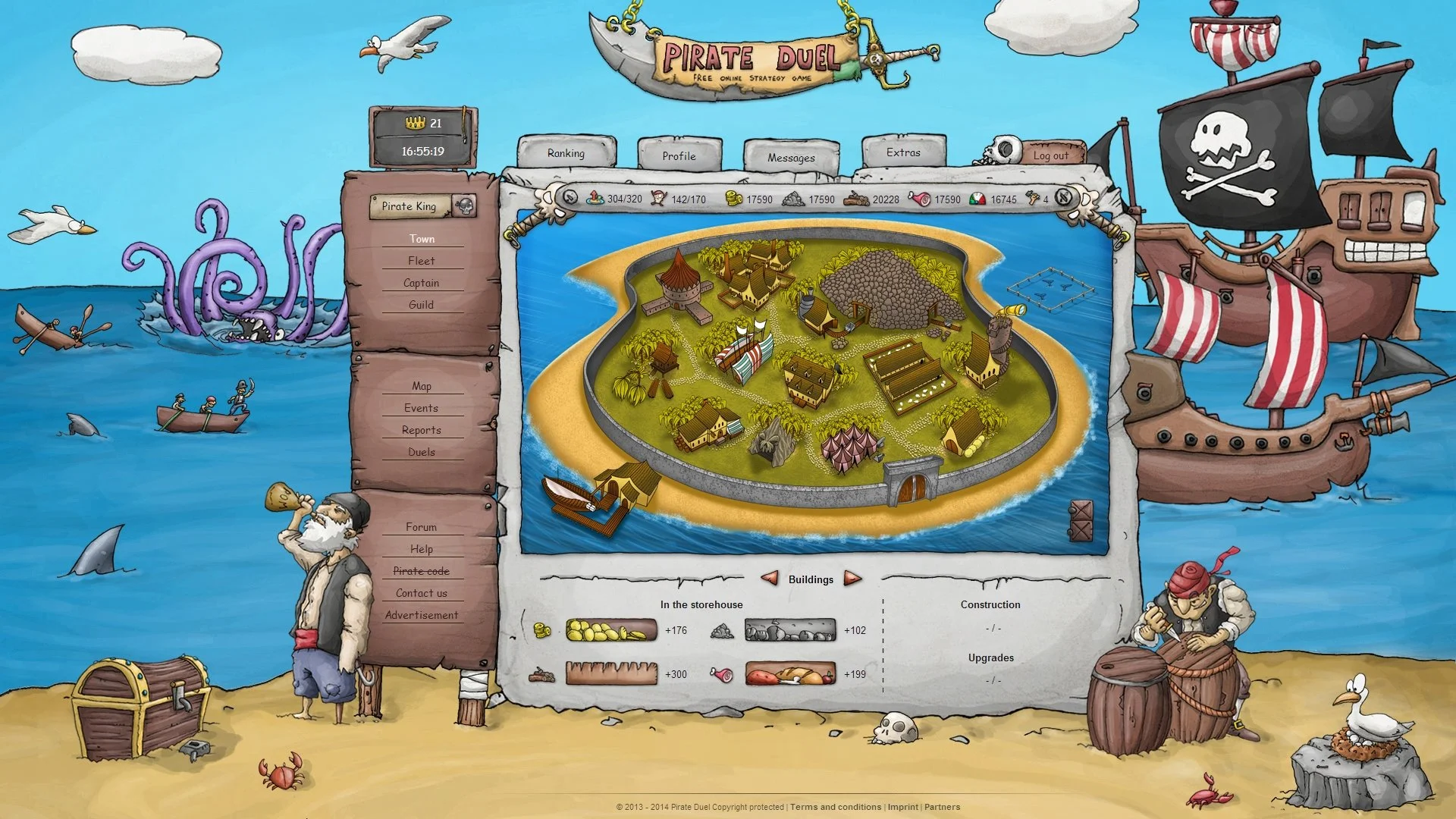Click the hammer tools icon showing 4
Viewport: 1456px width, 819px height.
coord(1031,199)
